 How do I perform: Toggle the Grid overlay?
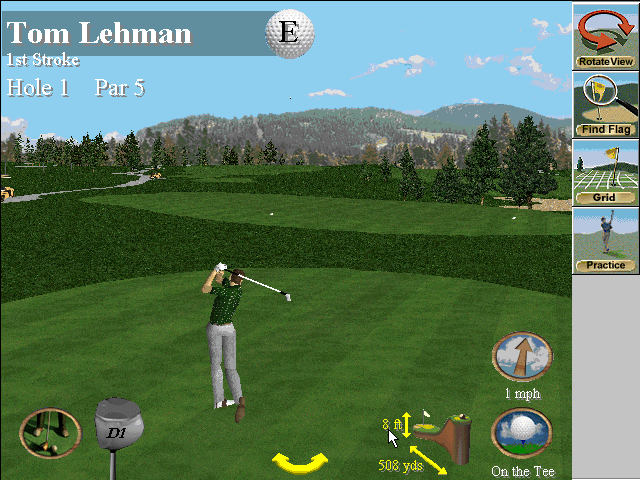click(x=606, y=172)
